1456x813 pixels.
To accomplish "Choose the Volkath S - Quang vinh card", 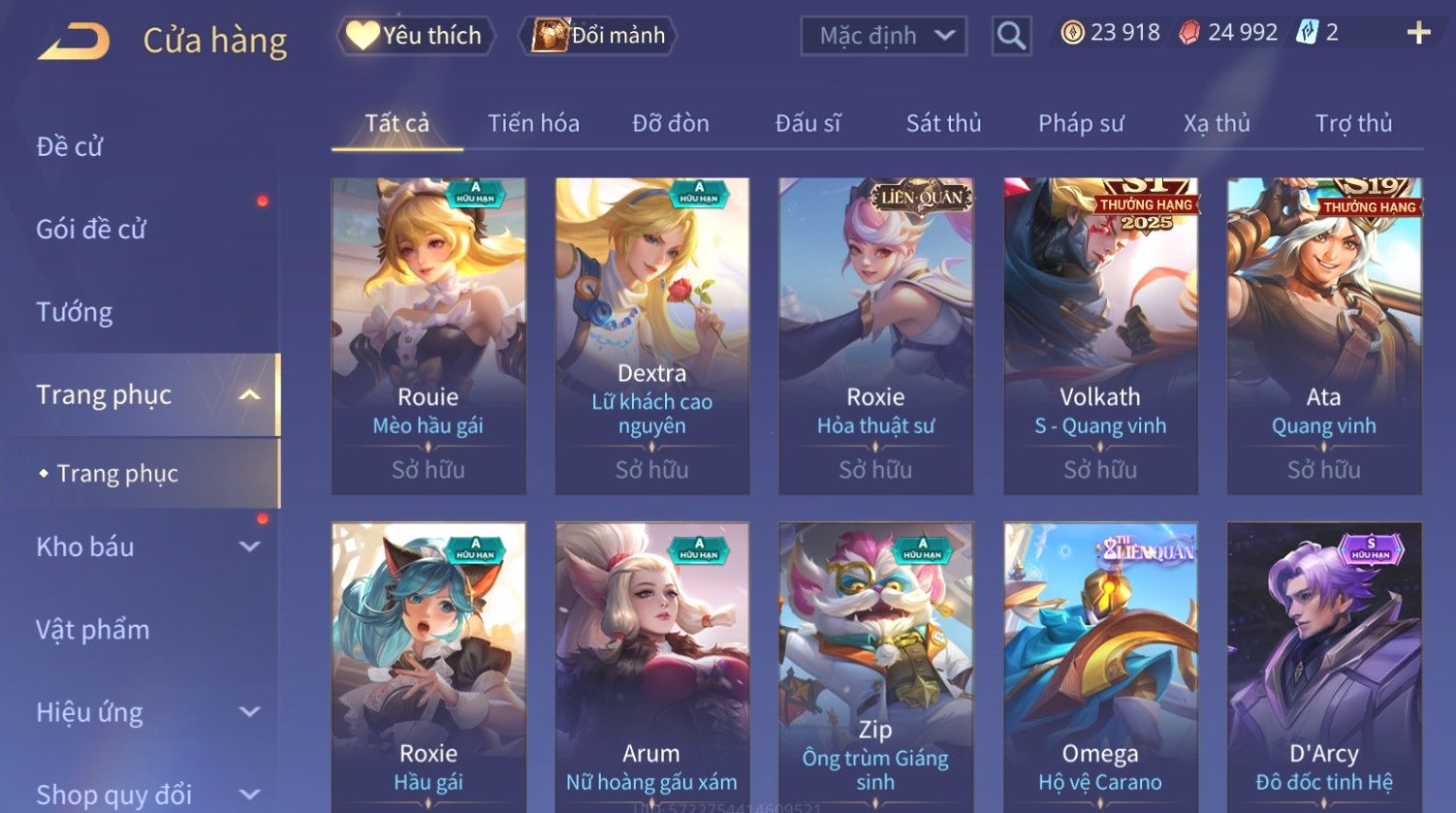I will pyautogui.click(x=1100, y=334).
